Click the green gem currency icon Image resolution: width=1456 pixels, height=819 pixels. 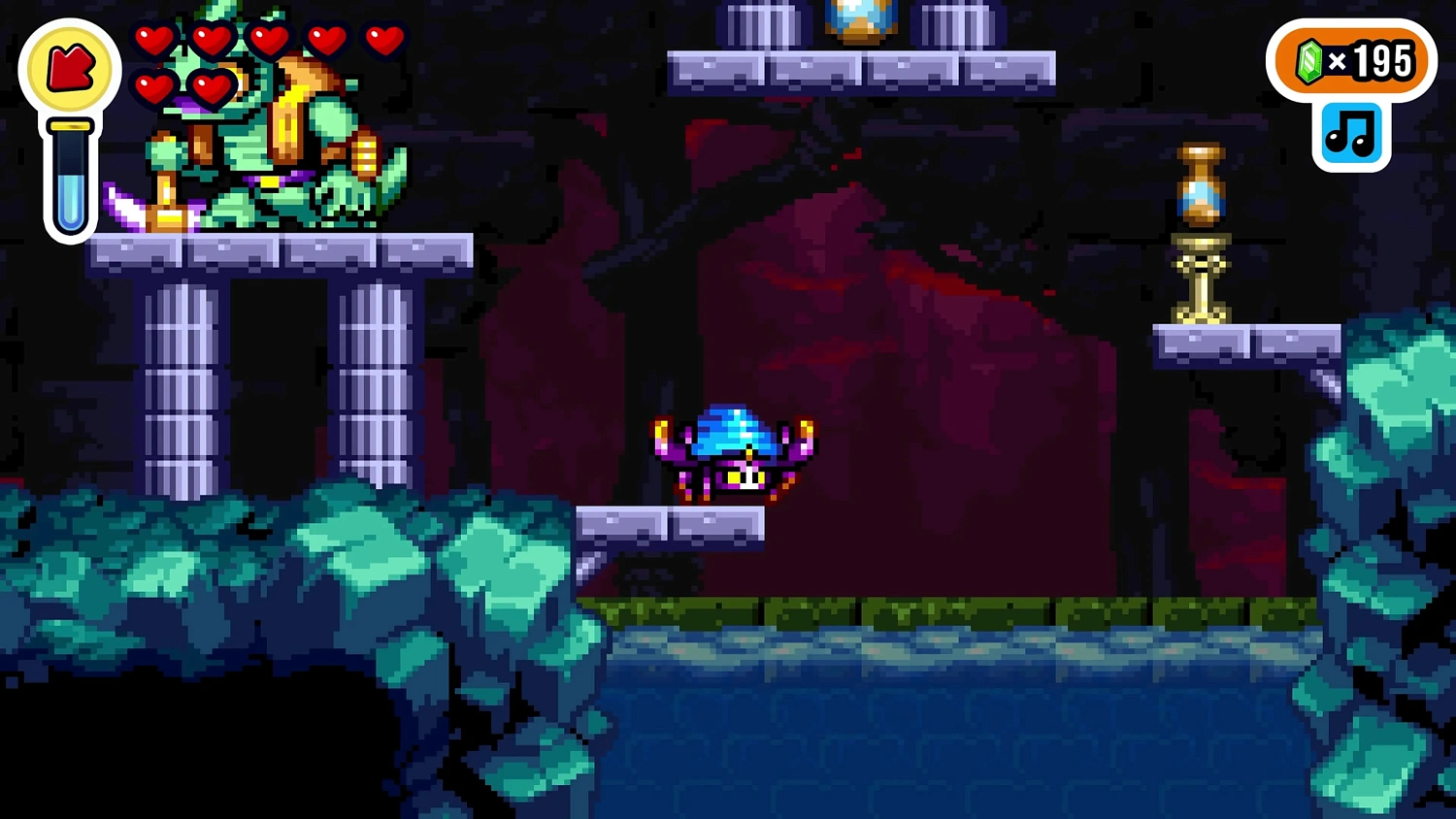[x=1307, y=63]
